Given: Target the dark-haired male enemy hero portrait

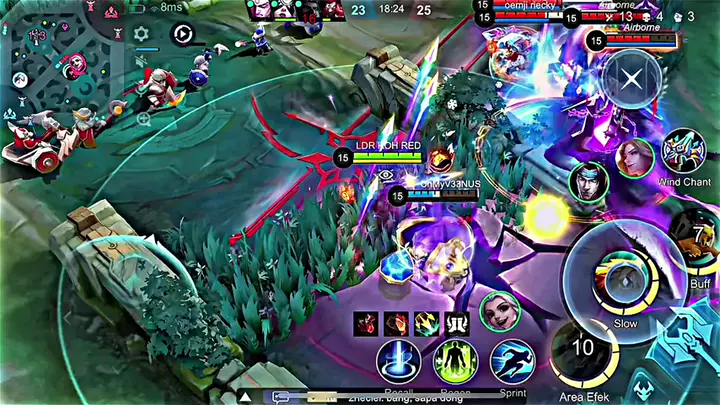Looking at the screenshot, I should pyautogui.click(x=589, y=182).
